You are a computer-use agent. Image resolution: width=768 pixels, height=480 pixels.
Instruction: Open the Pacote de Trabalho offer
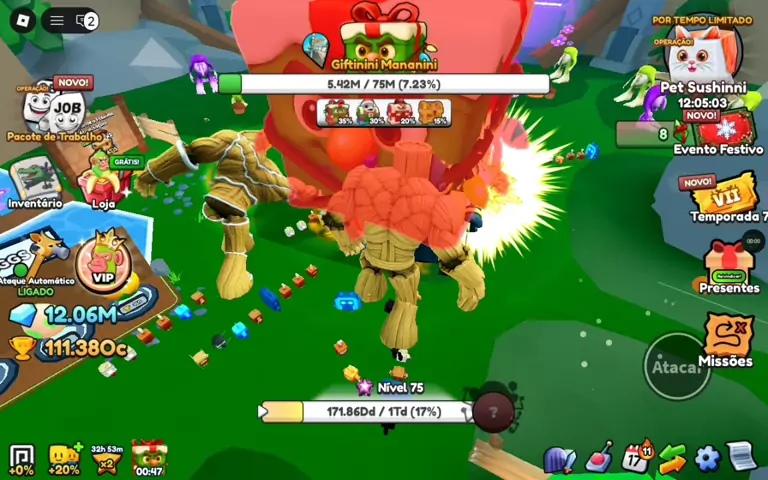(x=56, y=108)
